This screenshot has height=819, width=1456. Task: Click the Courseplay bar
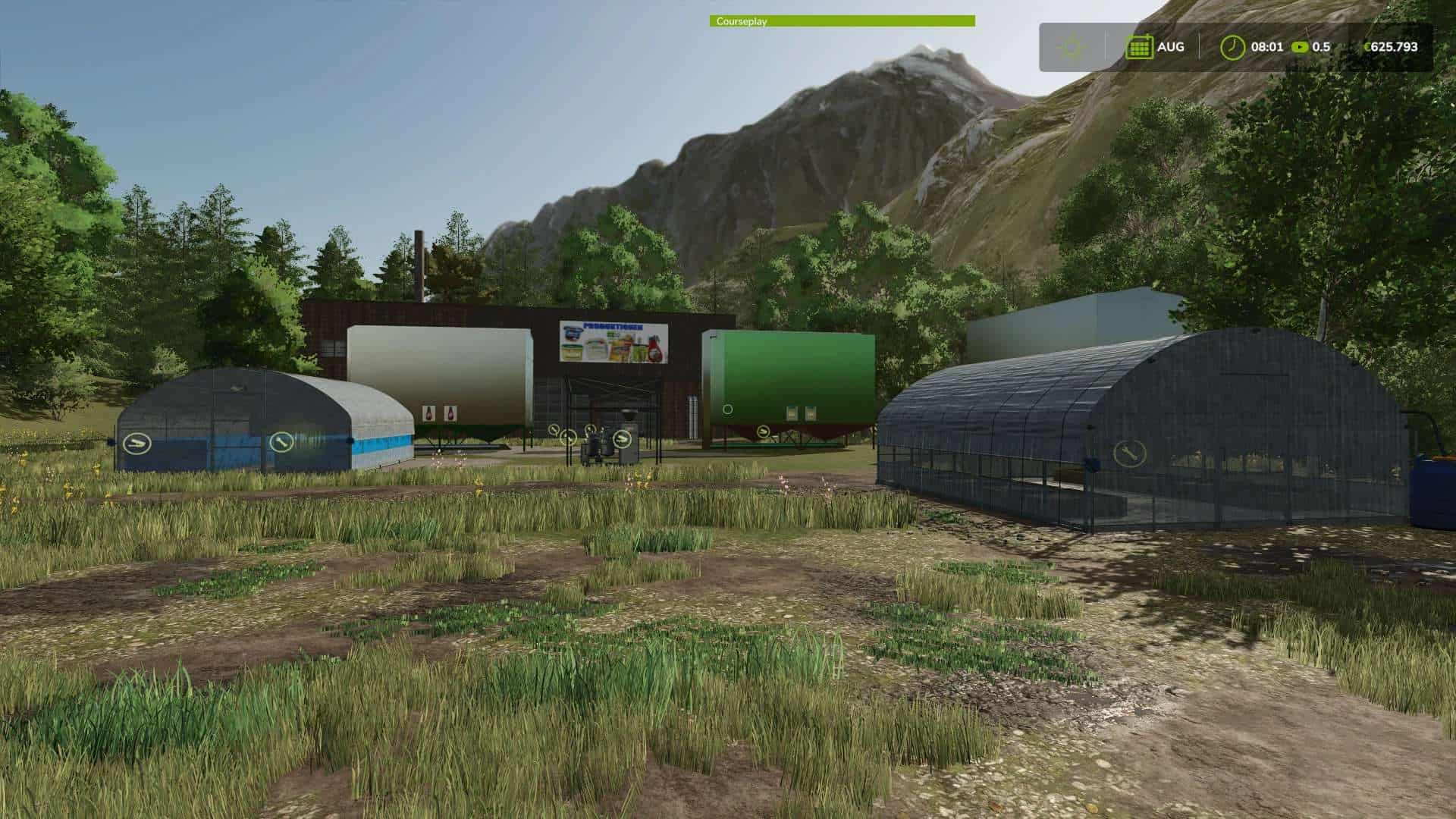(x=842, y=21)
